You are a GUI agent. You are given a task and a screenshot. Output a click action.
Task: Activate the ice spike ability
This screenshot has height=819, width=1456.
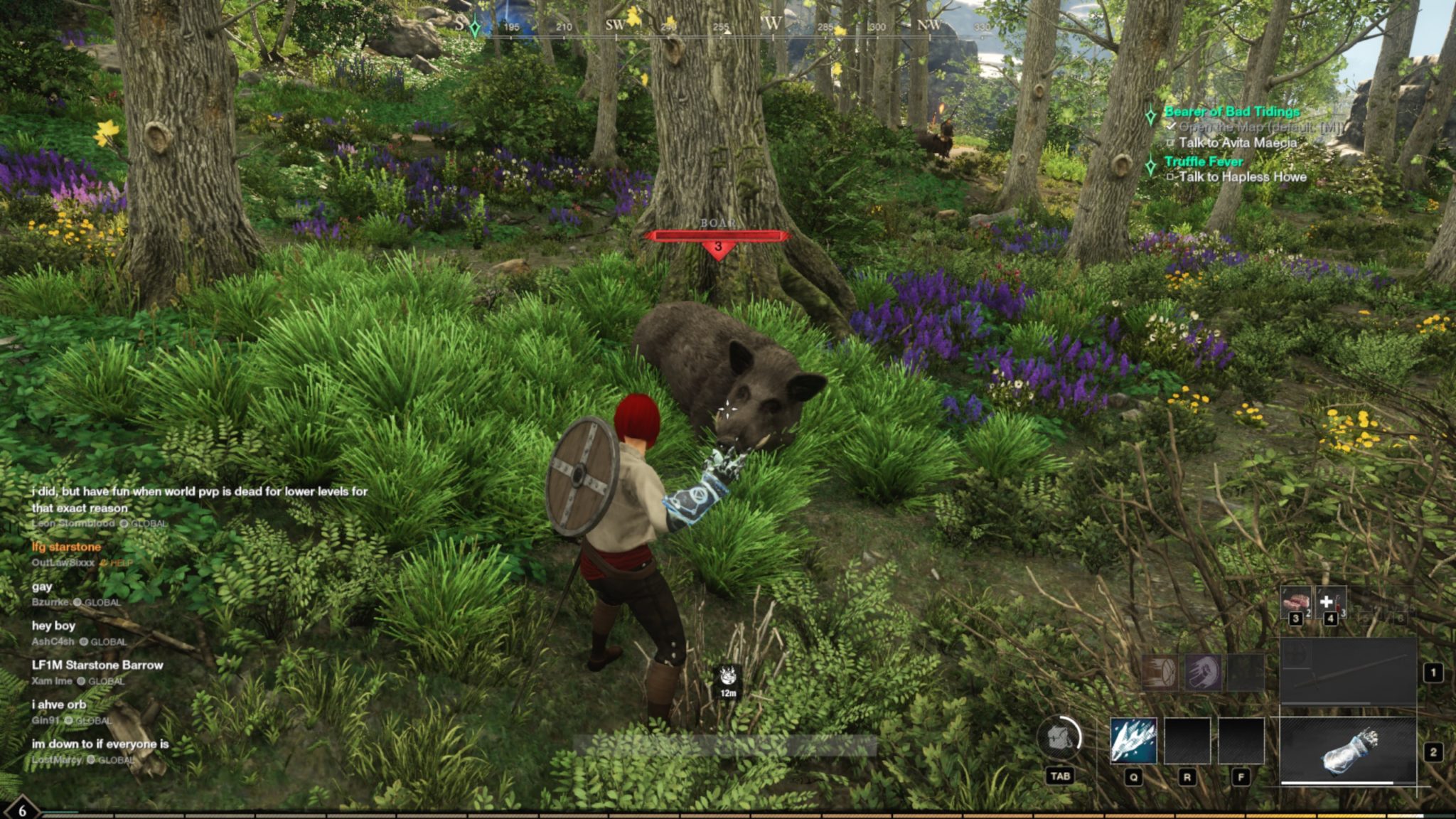pyautogui.click(x=1133, y=740)
